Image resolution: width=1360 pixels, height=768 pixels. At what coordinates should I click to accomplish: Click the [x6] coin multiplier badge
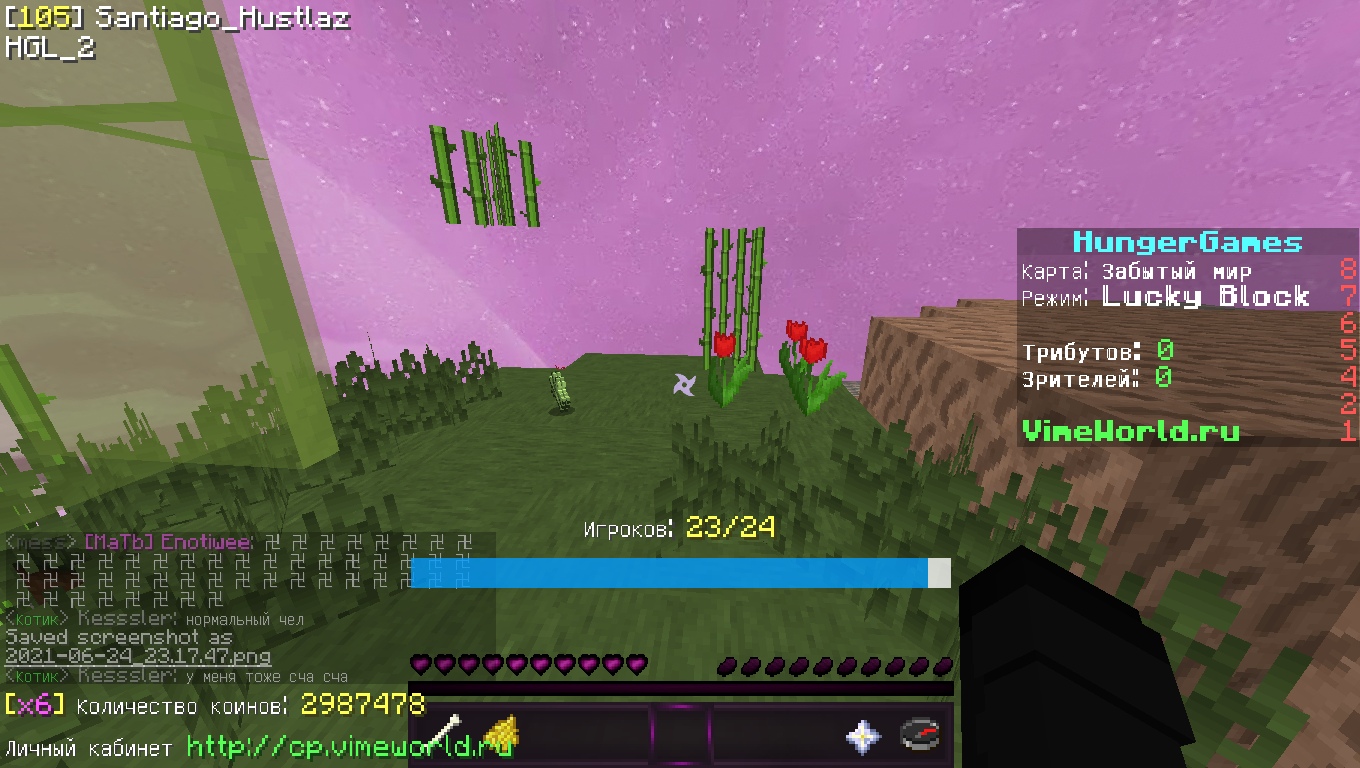click(34, 704)
